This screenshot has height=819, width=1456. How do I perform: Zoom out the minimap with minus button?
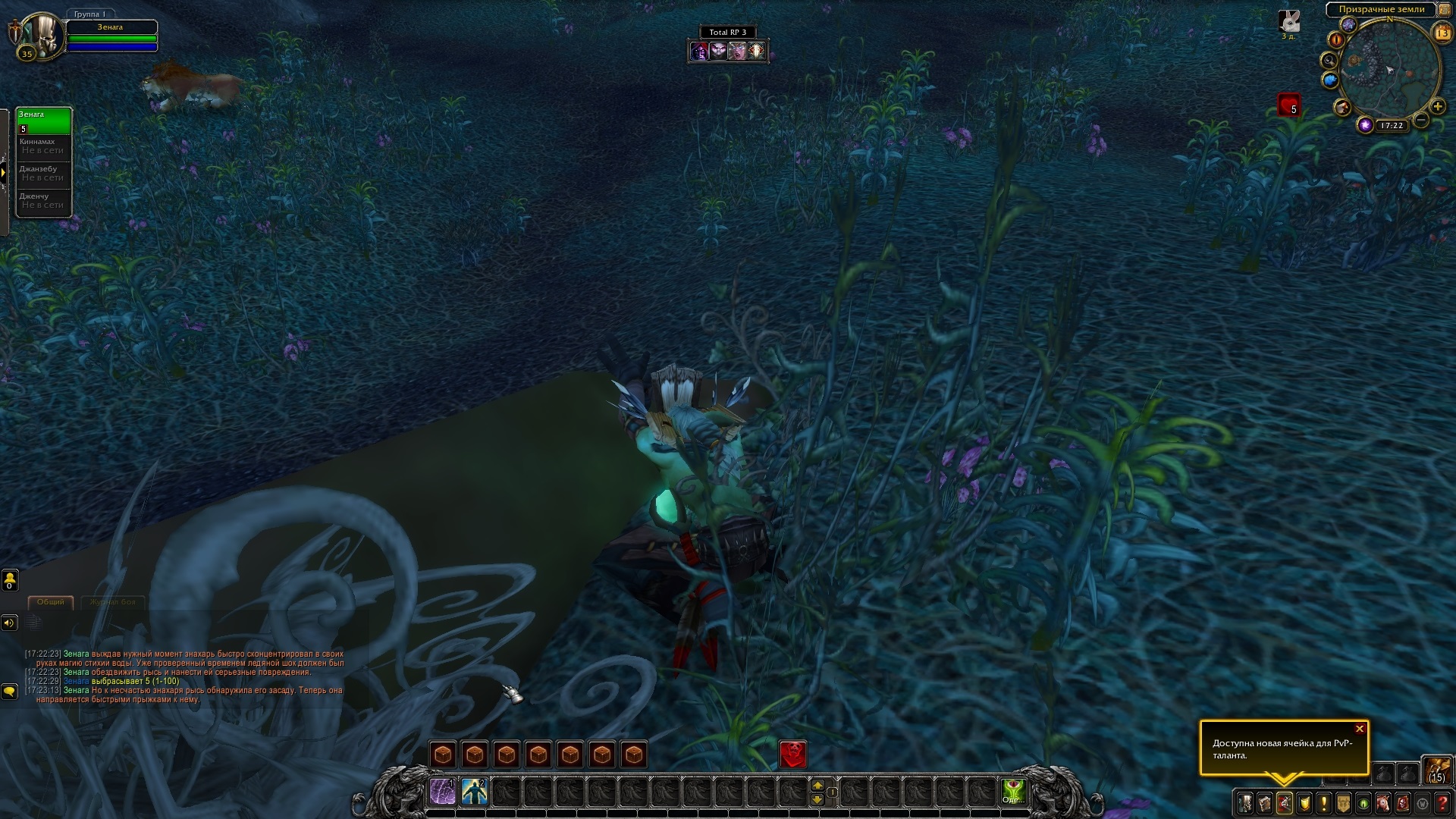(x=1422, y=120)
